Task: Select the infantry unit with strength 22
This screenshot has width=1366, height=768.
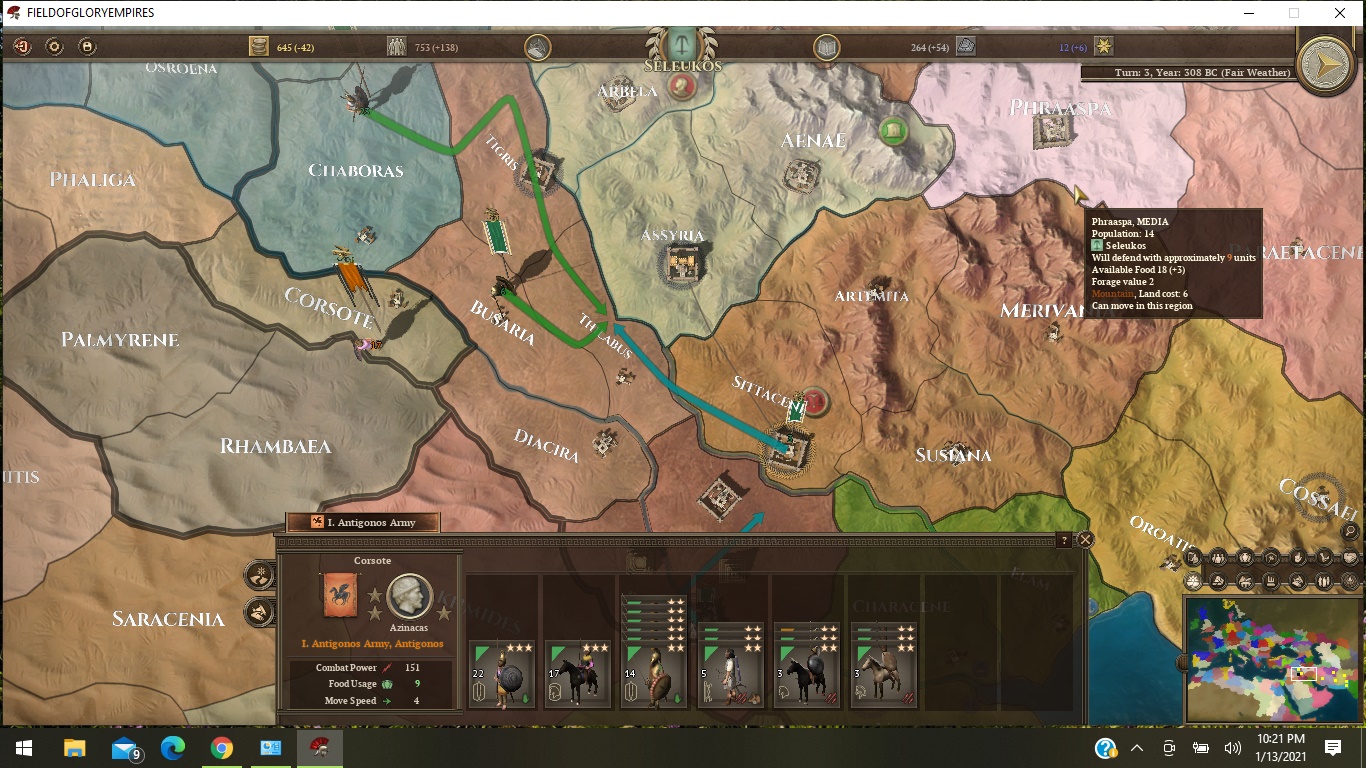Action: click(x=501, y=675)
